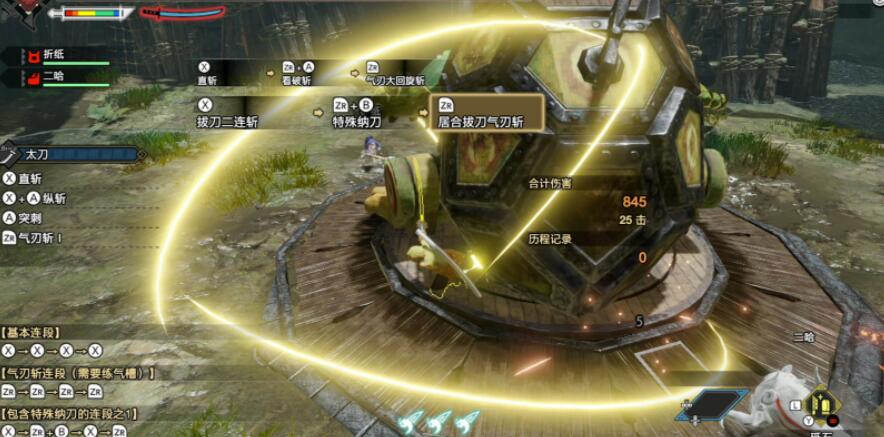Click the 气刃大回旋斩 combo step

395,73
